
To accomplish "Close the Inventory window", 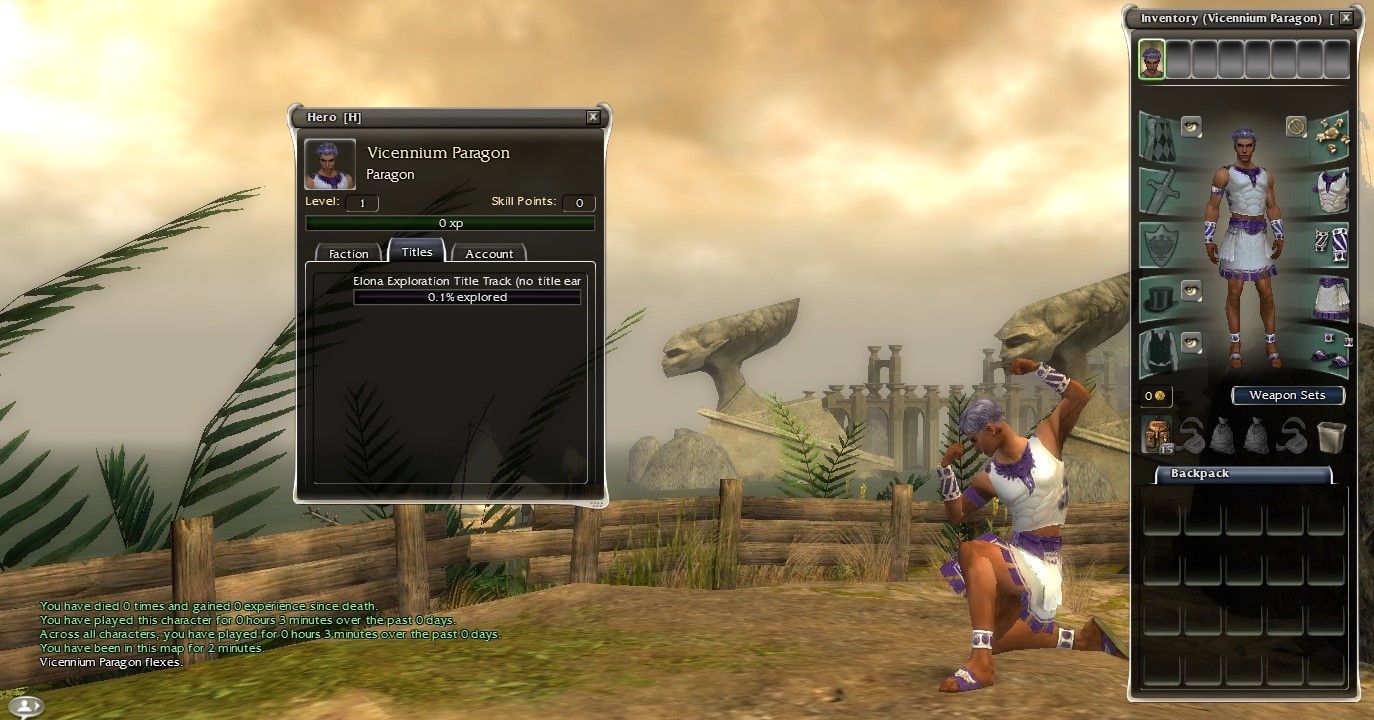I will [1346, 18].
